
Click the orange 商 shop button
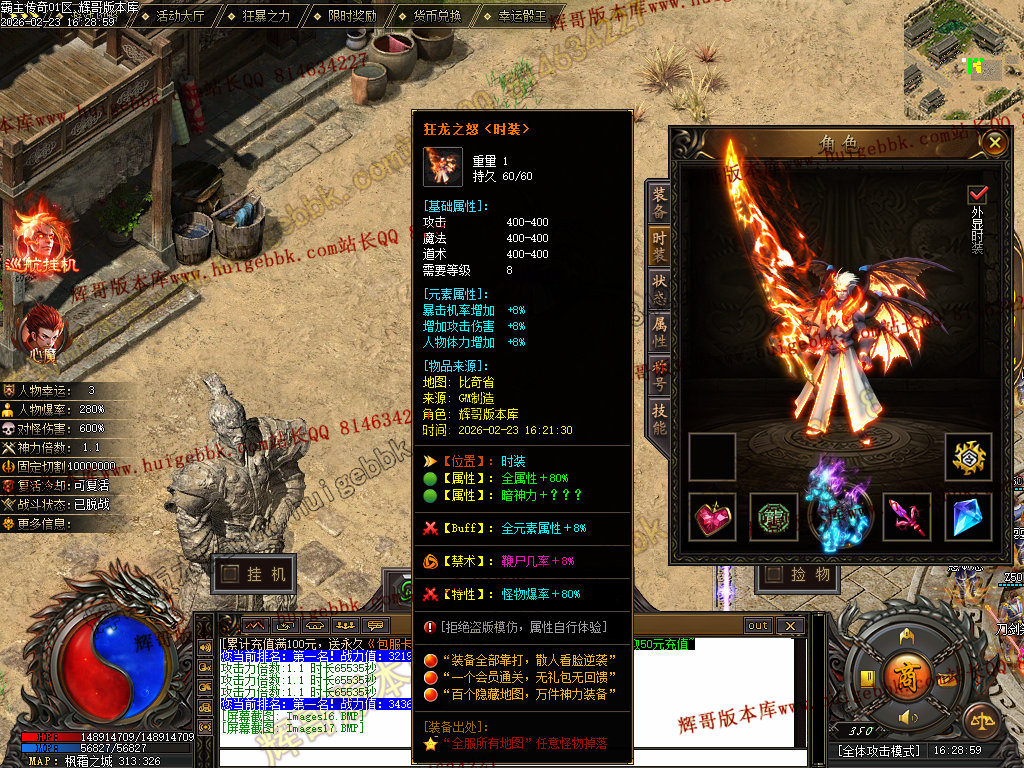(908, 671)
